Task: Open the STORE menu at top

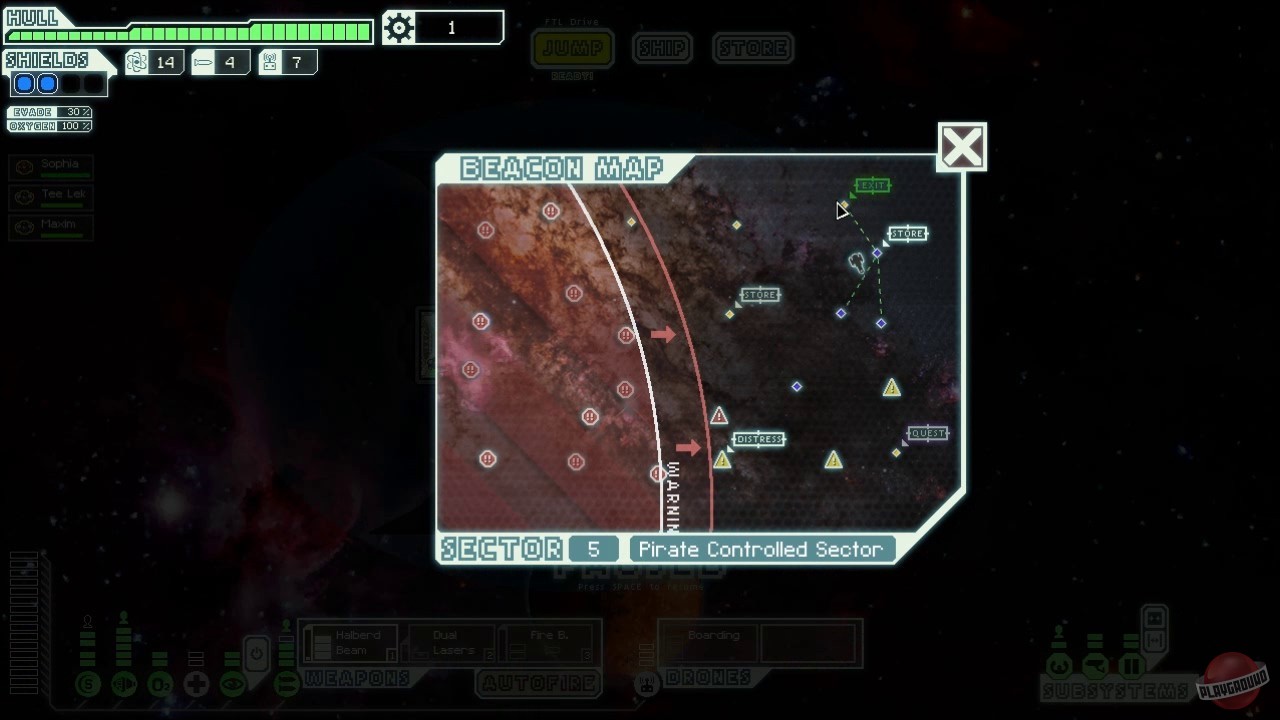Action: point(753,48)
